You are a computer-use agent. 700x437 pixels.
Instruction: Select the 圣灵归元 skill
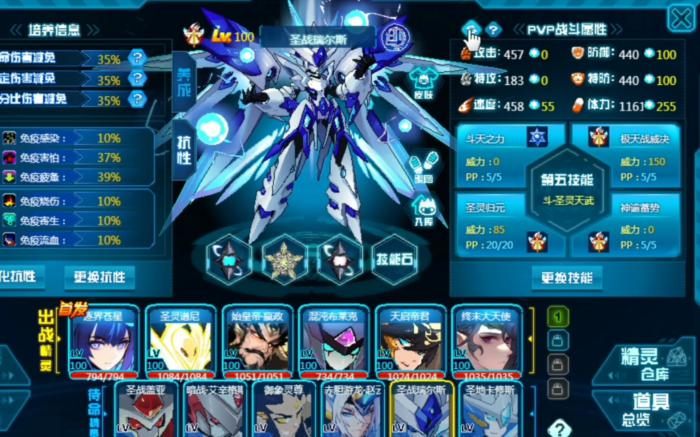pos(505,232)
